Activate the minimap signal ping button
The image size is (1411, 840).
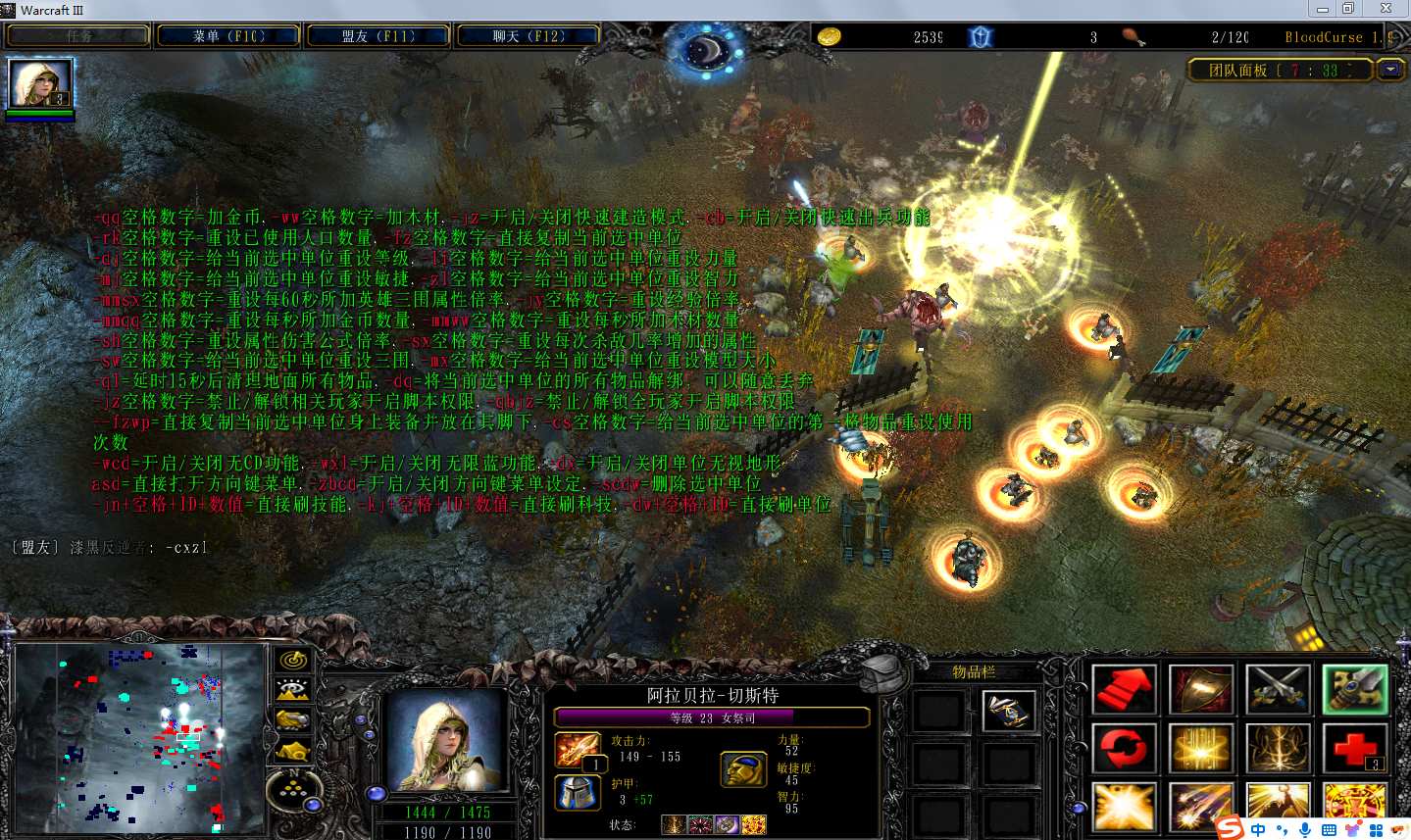click(x=292, y=660)
